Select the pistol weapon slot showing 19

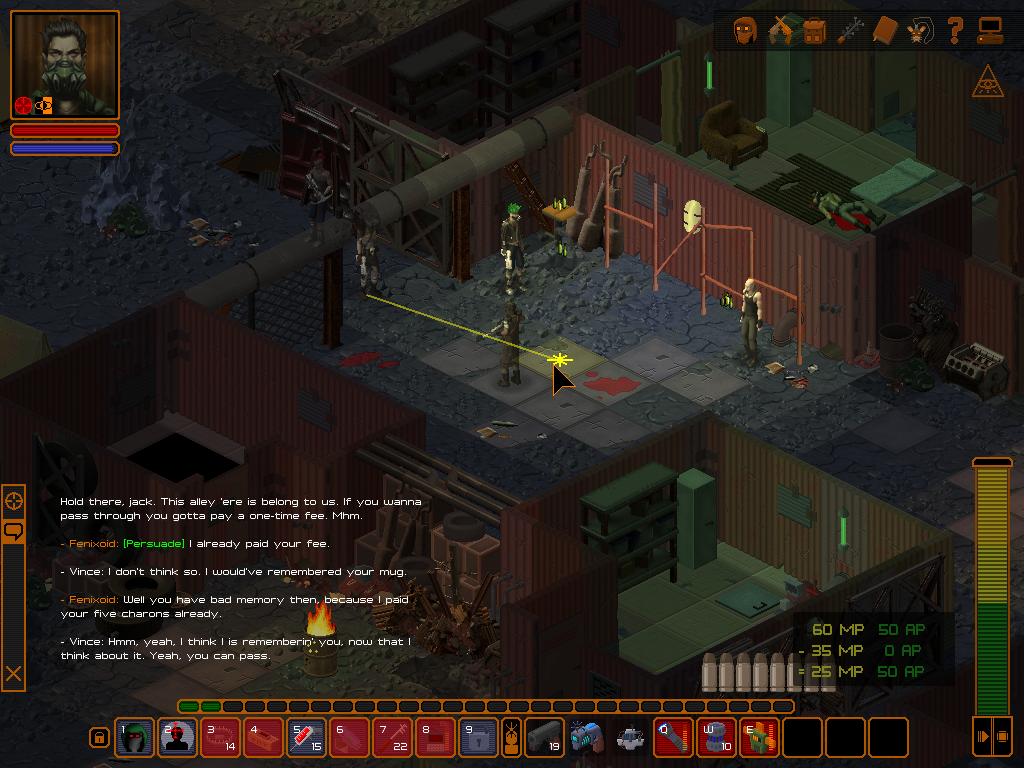[545, 738]
